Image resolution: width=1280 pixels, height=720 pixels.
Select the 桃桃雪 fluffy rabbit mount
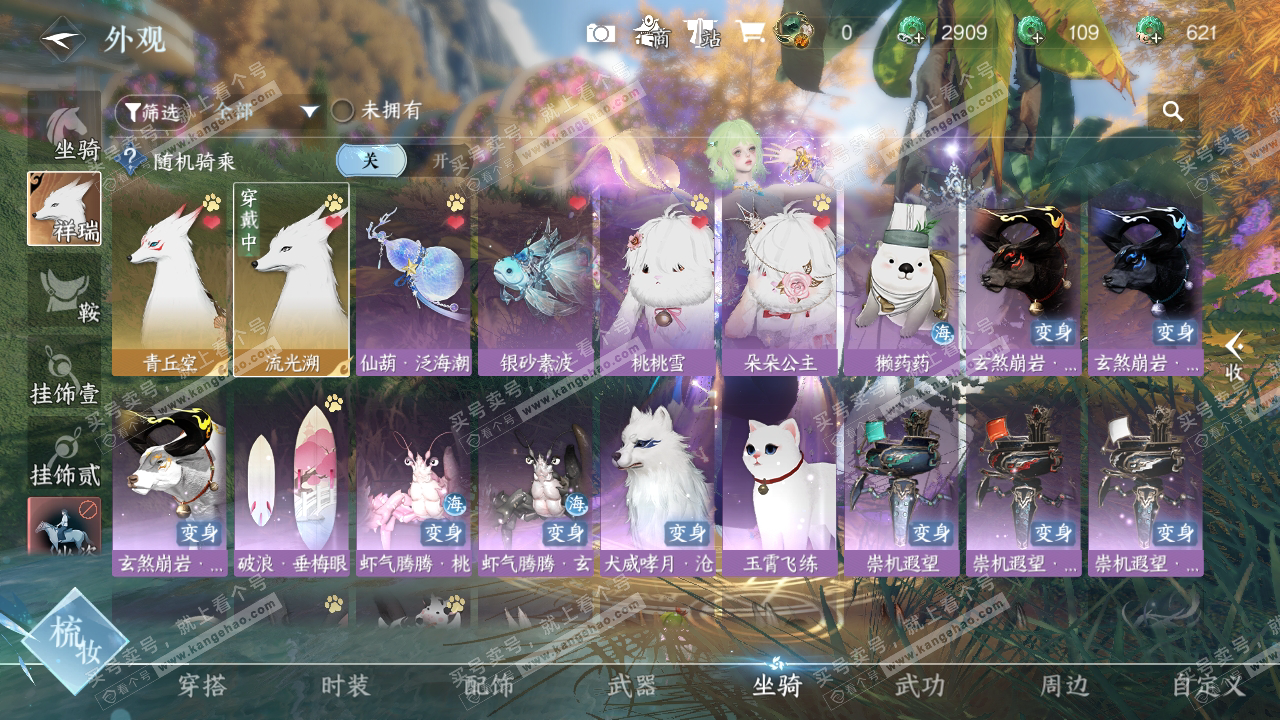click(658, 280)
